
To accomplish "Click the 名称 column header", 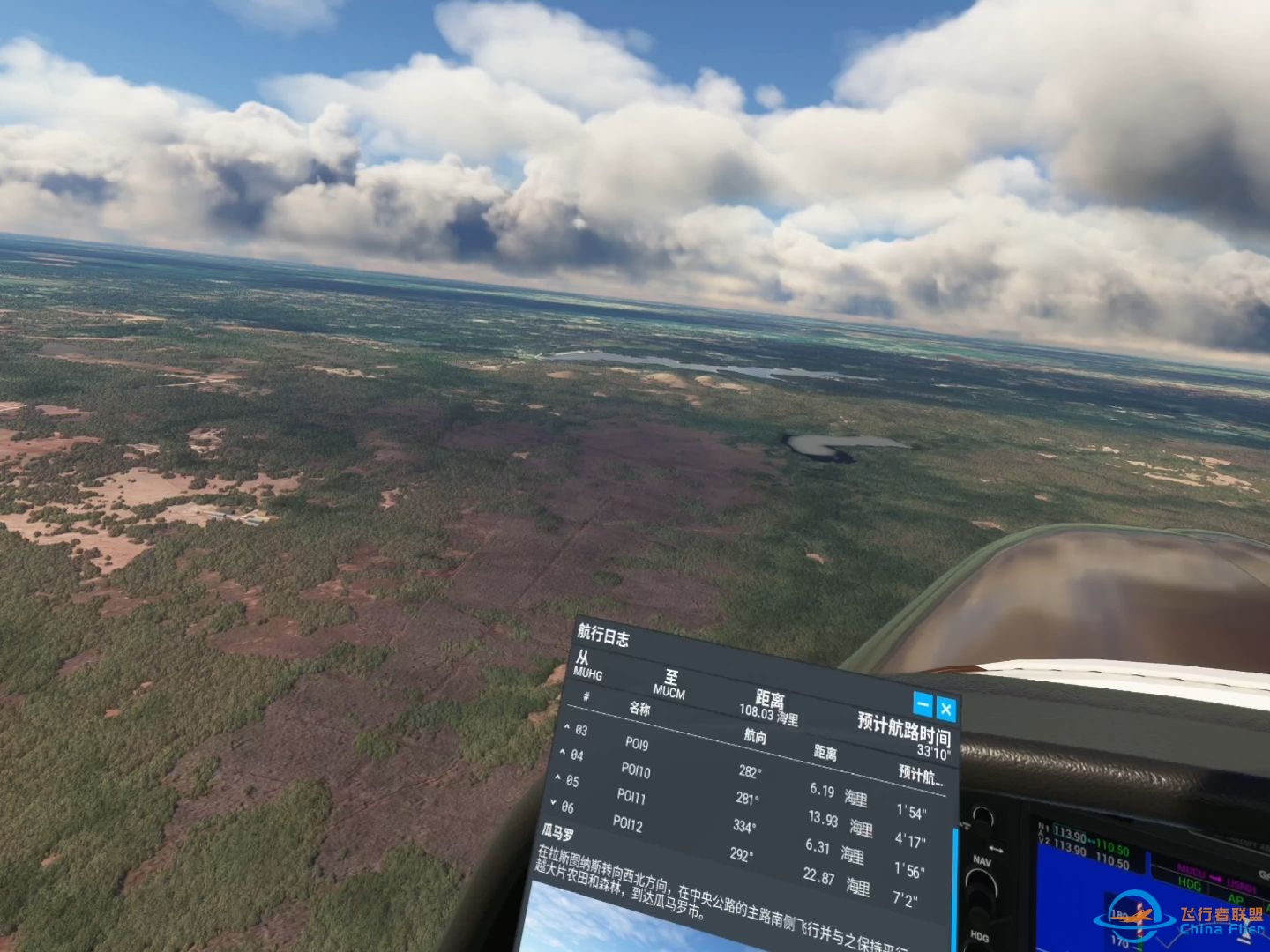I will tap(639, 710).
